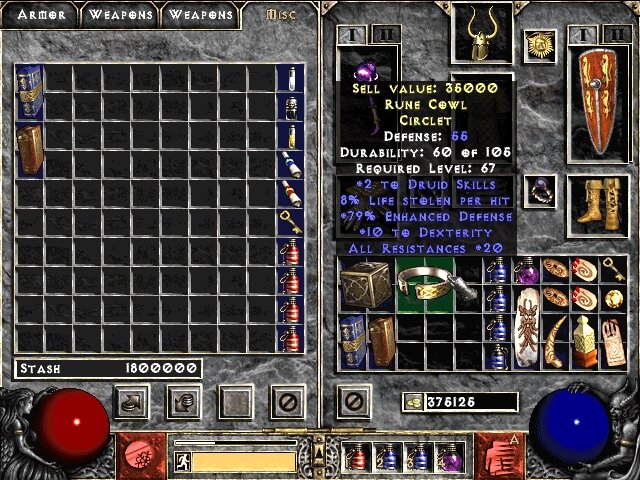640x480 pixels.
Task: Close the inventory panel with its cancel button
Action: pos(352,402)
